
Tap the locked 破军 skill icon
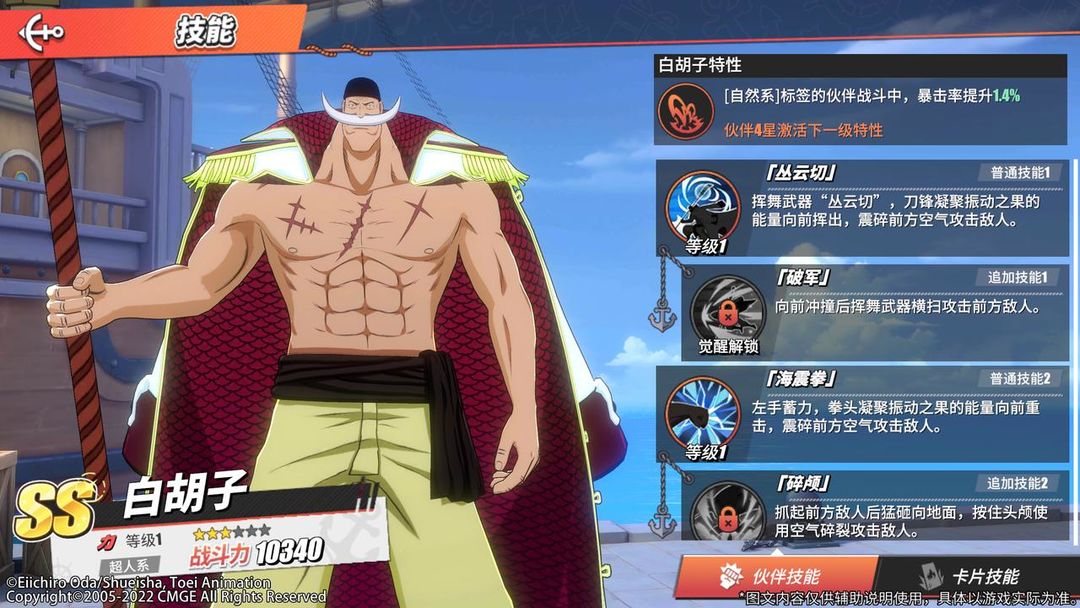pos(728,308)
